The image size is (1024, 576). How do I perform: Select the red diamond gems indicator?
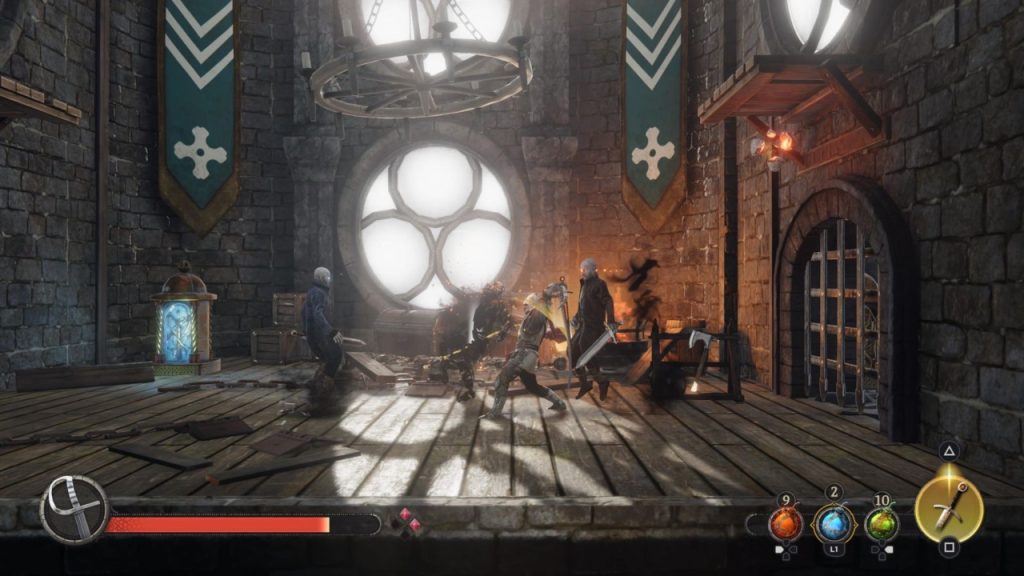(x=407, y=522)
